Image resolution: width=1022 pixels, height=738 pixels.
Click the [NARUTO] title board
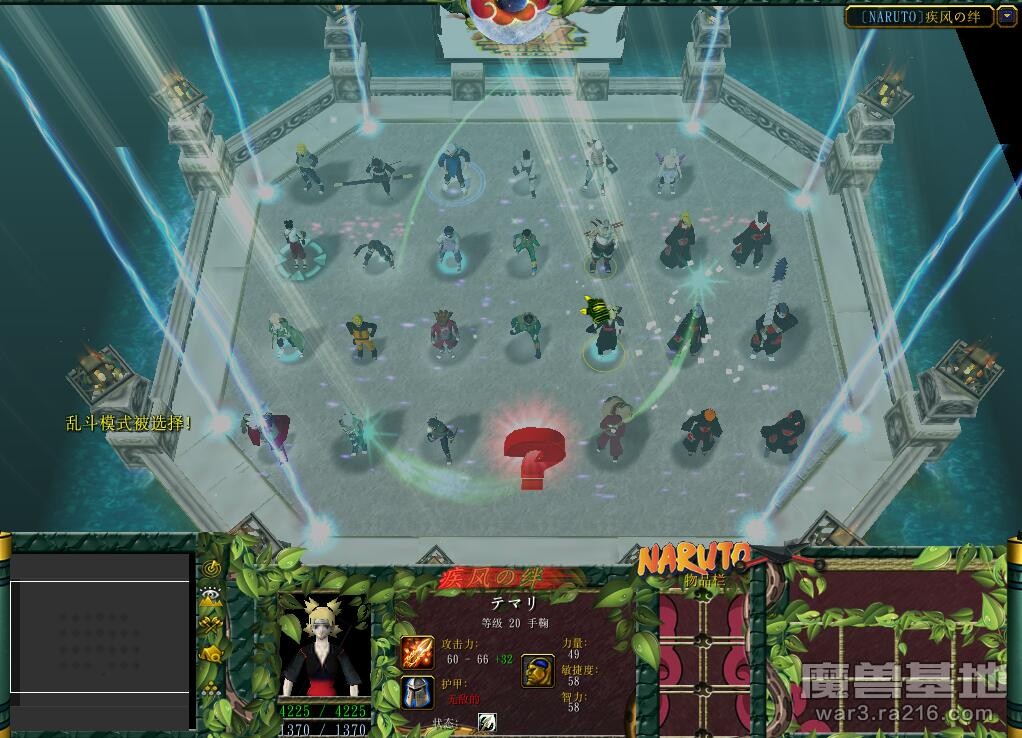[919, 16]
